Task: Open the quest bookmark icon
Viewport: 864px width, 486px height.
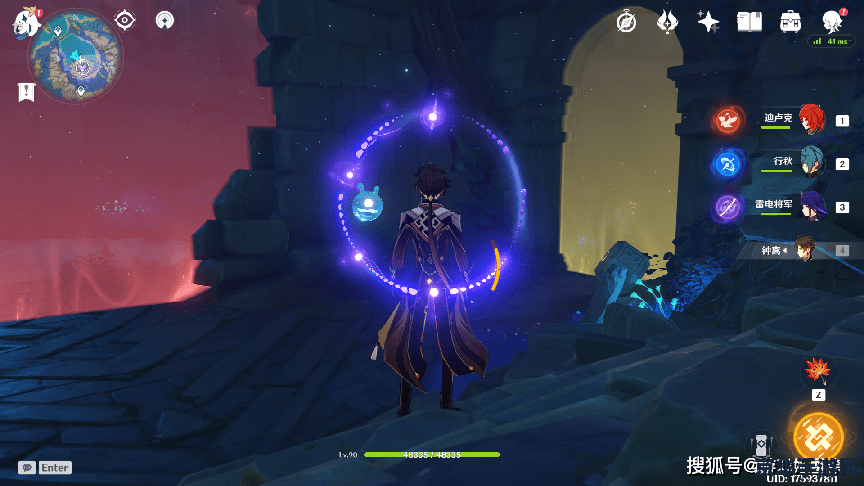Action: click(26, 92)
